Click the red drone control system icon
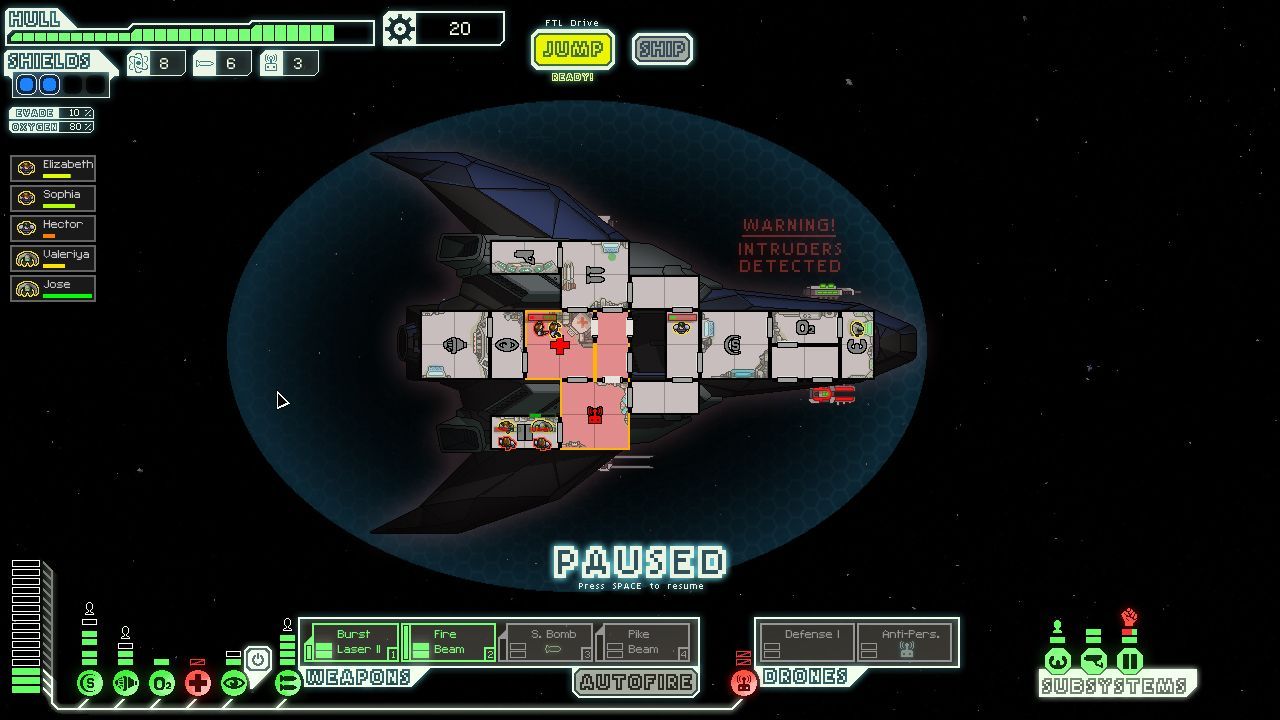The image size is (1280, 720). click(x=743, y=683)
